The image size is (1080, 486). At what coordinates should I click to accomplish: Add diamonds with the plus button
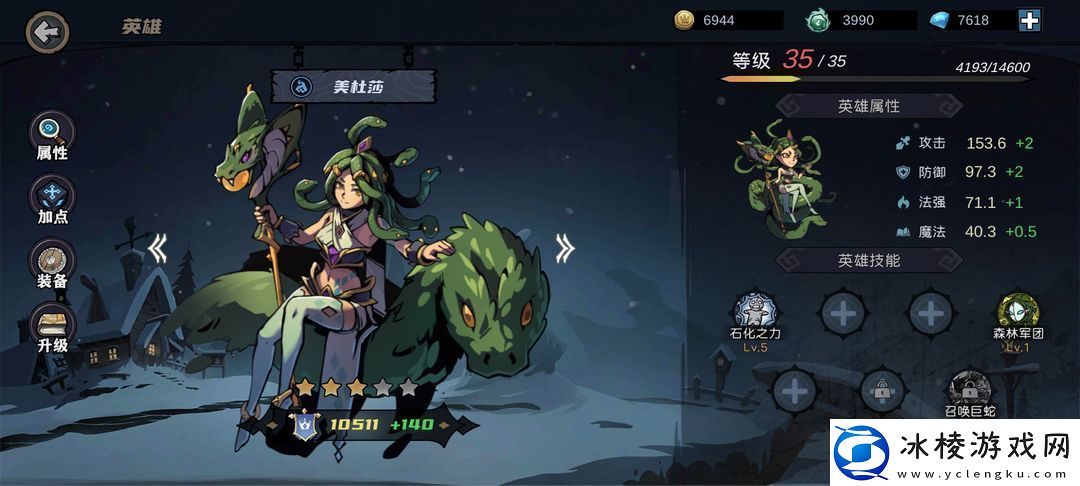[x=1029, y=20]
